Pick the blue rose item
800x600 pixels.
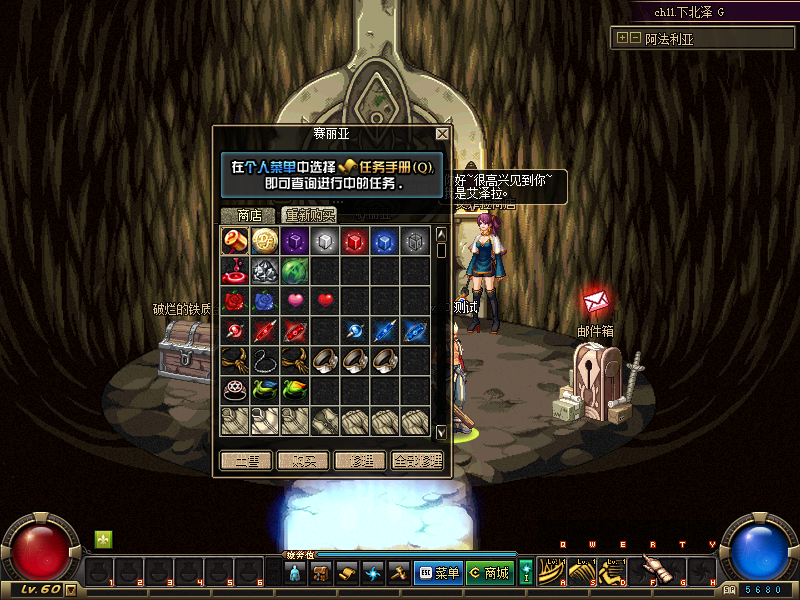point(265,300)
